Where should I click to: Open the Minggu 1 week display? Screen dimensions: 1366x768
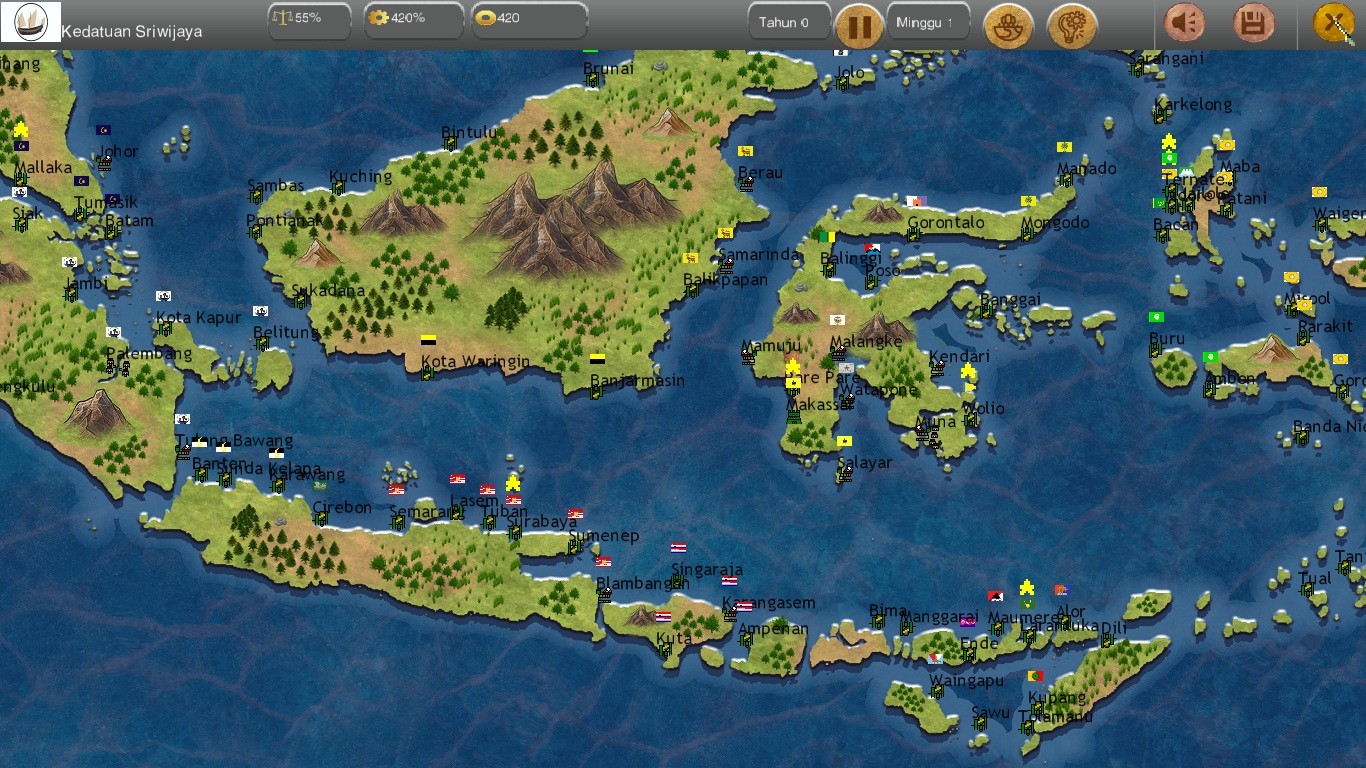(927, 20)
